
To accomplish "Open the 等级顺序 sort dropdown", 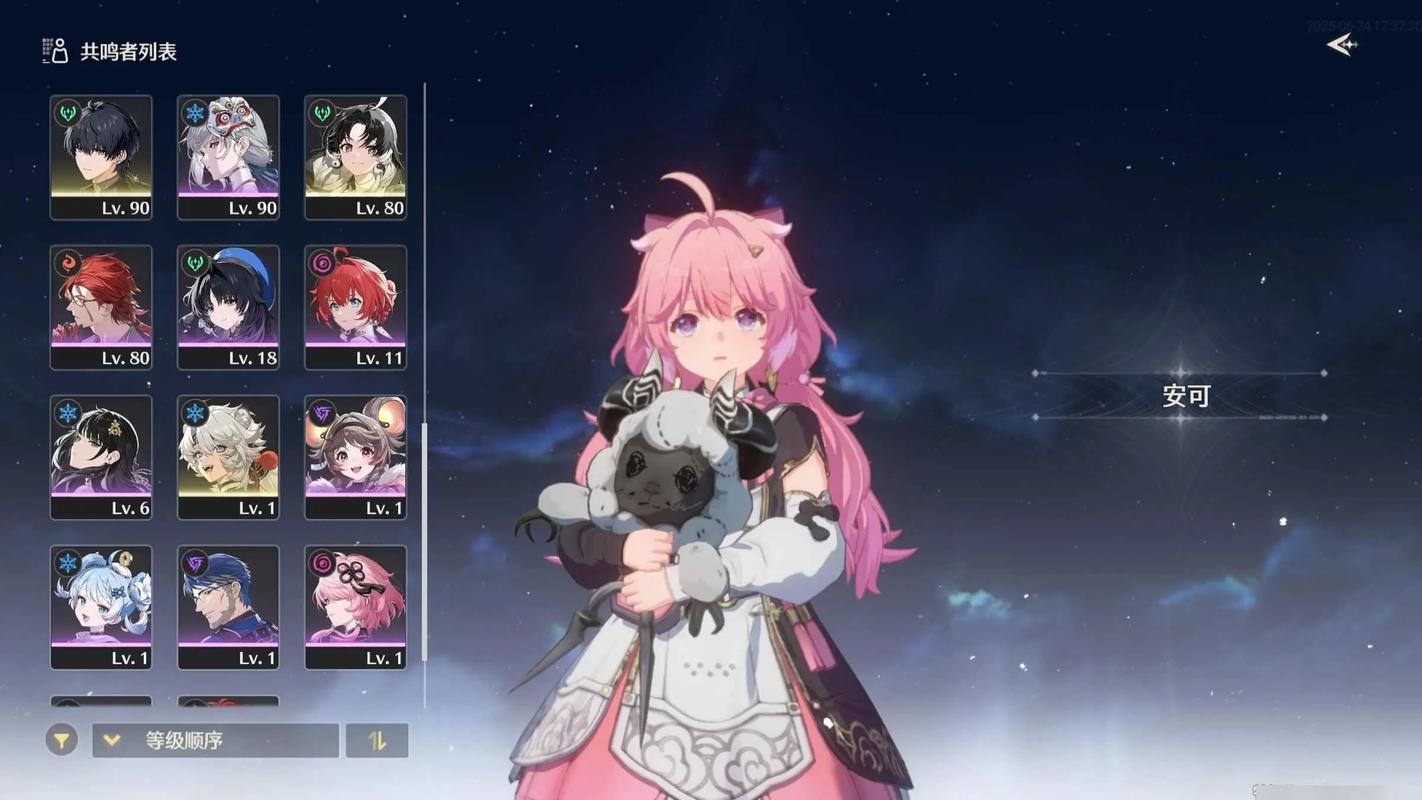I will tap(215, 740).
